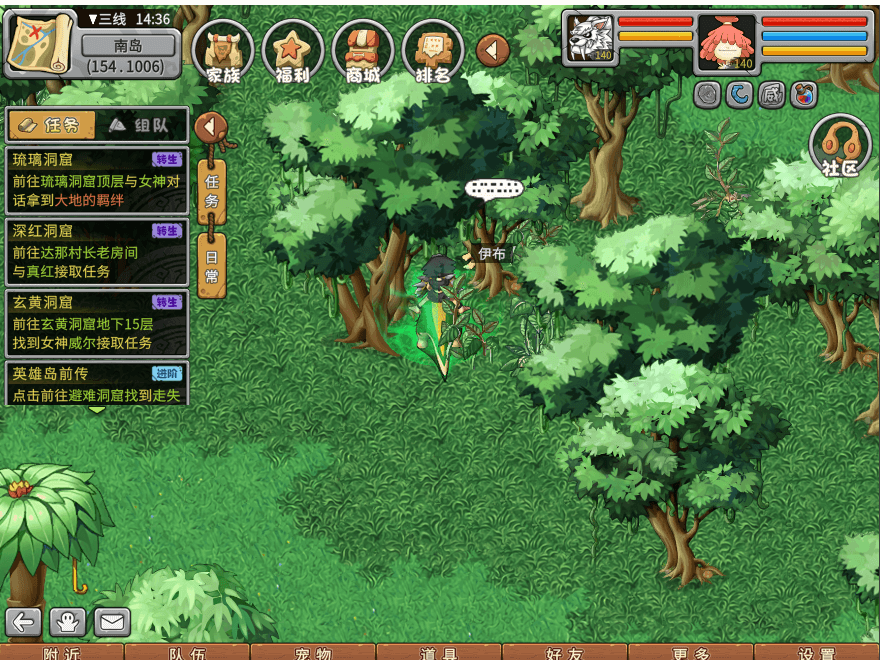Screen dimensions: 880x660
Task: Open the 好友 (Friends) bottom menu
Action: point(565,653)
